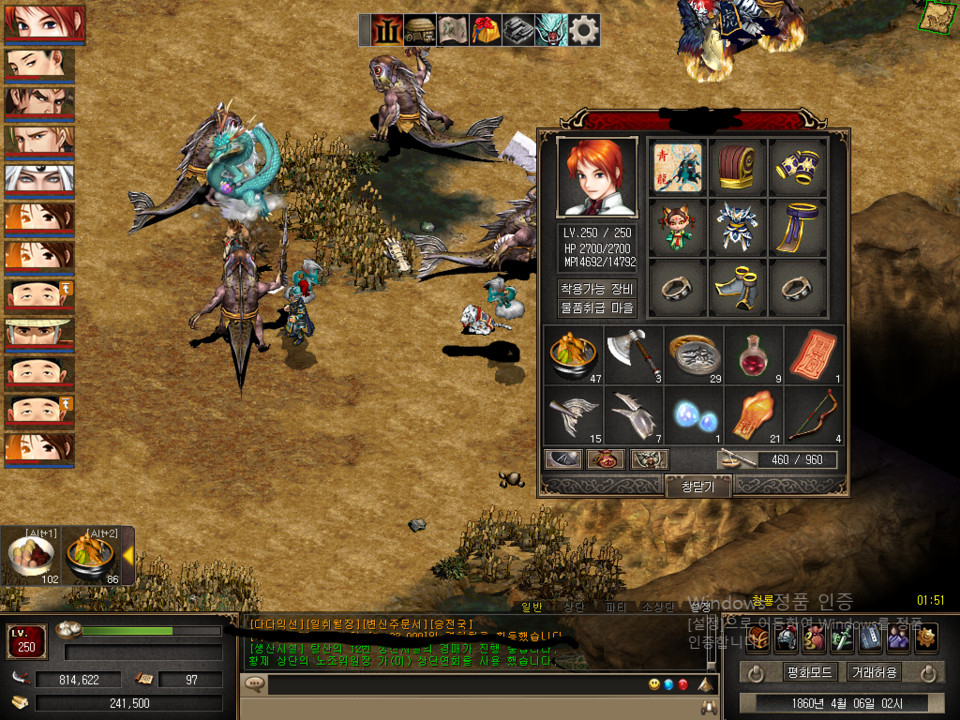Close the inventory with the 창닫기 button
Screen dimensions: 960x720
click(698, 486)
